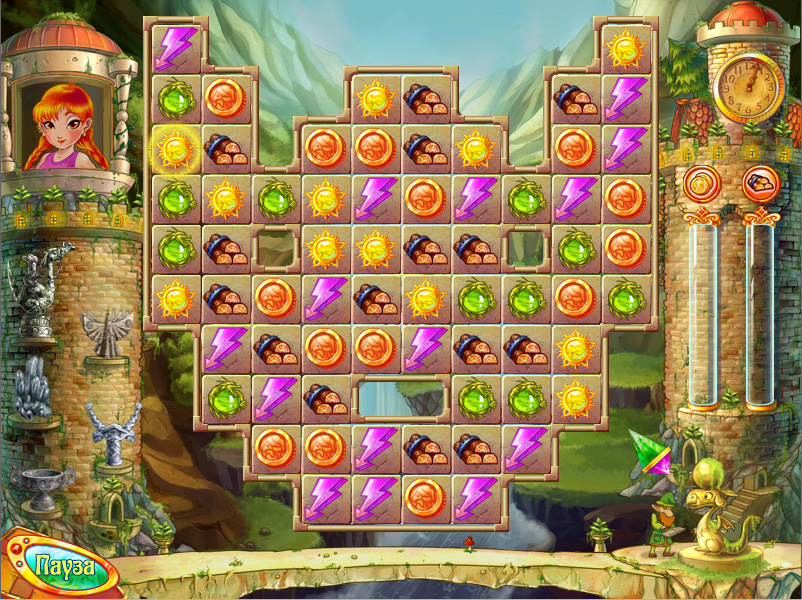Activate the orange coin bonus meter icon
This screenshot has height=600, width=802.
click(702, 184)
